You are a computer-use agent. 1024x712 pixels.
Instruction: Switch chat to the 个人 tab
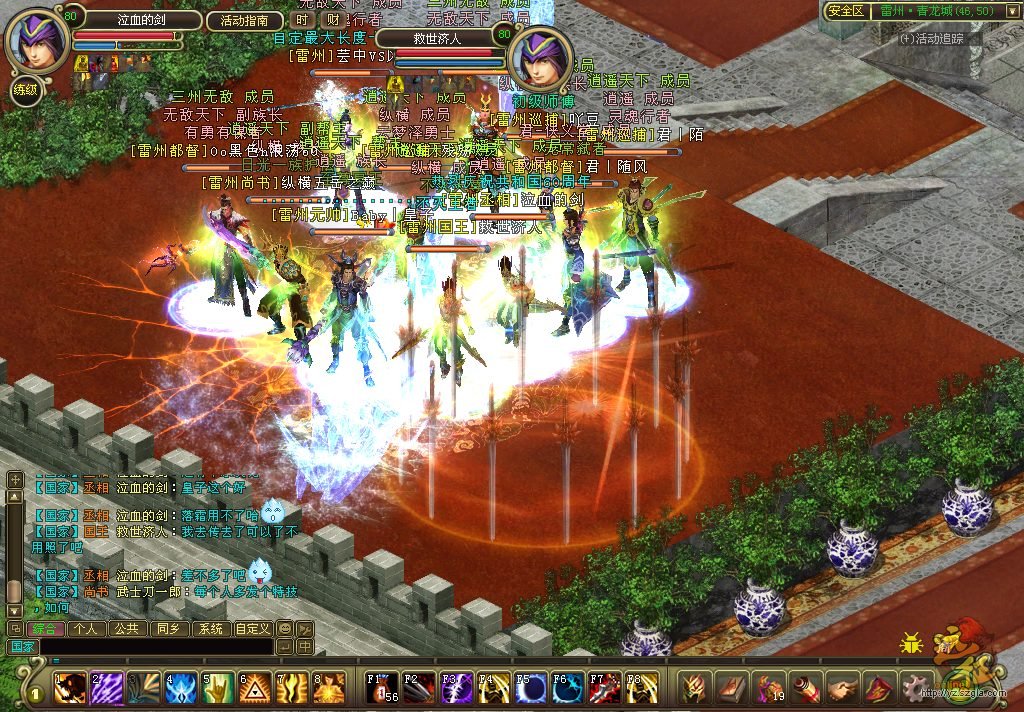tap(88, 629)
